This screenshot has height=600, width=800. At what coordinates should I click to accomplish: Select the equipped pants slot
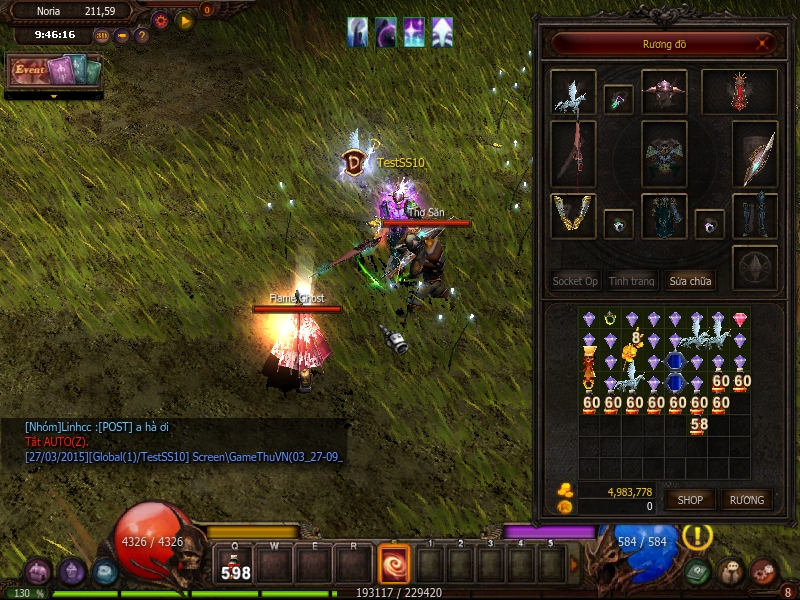click(x=664, y=216)
